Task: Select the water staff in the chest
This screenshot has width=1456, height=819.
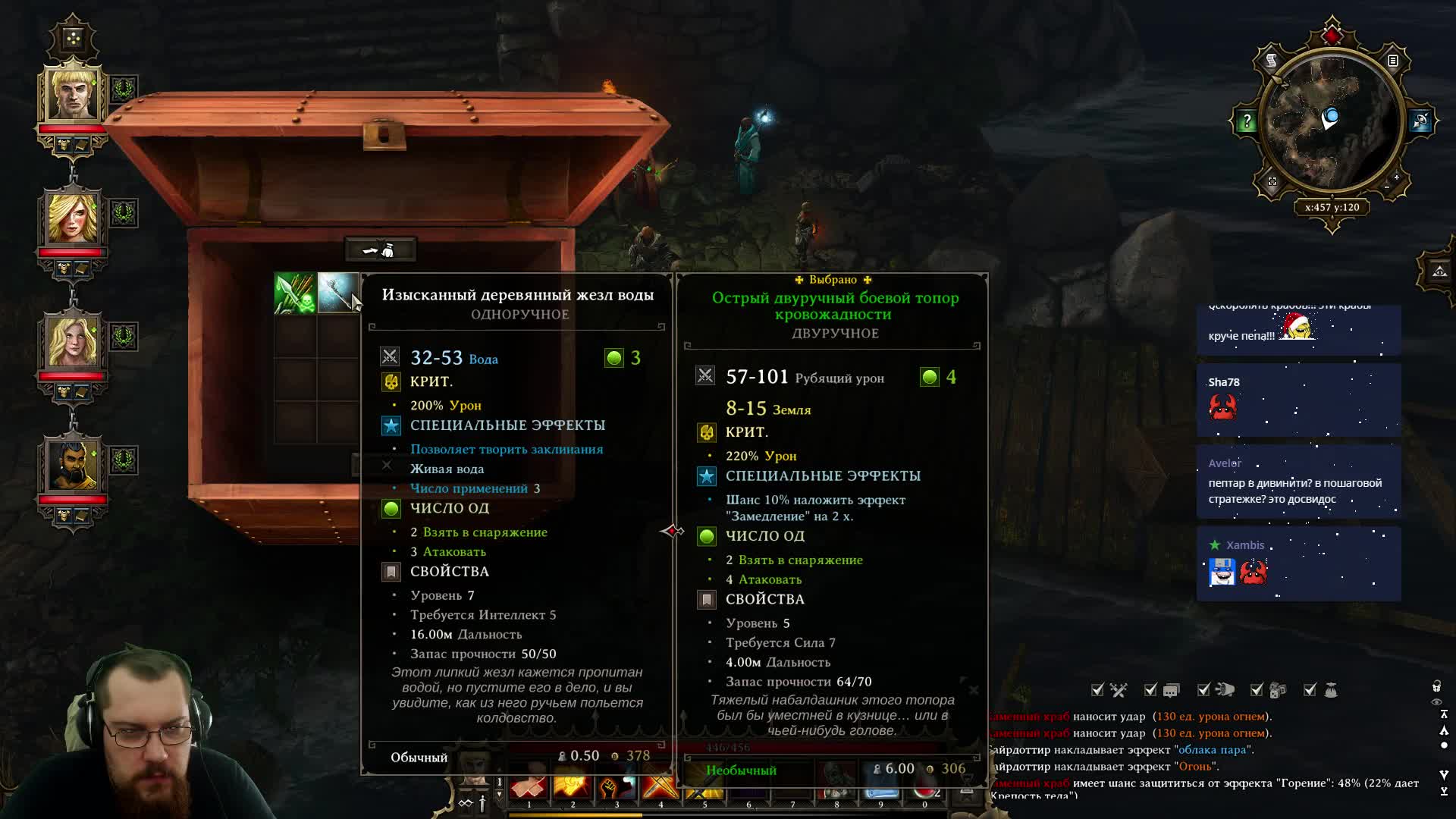Action: (337, 293)
